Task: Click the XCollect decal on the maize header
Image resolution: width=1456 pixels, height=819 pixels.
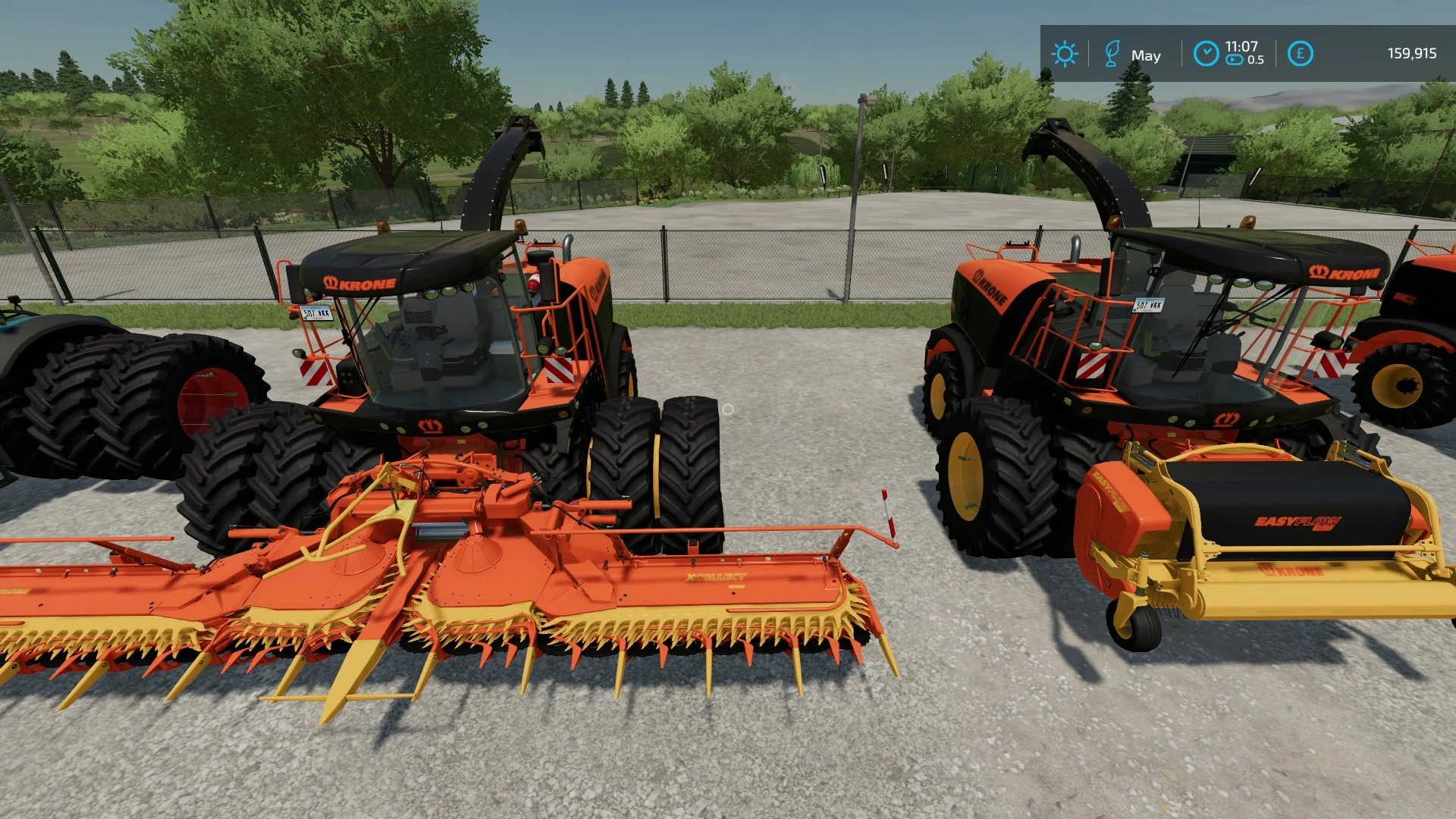Action: pos(716,576)
